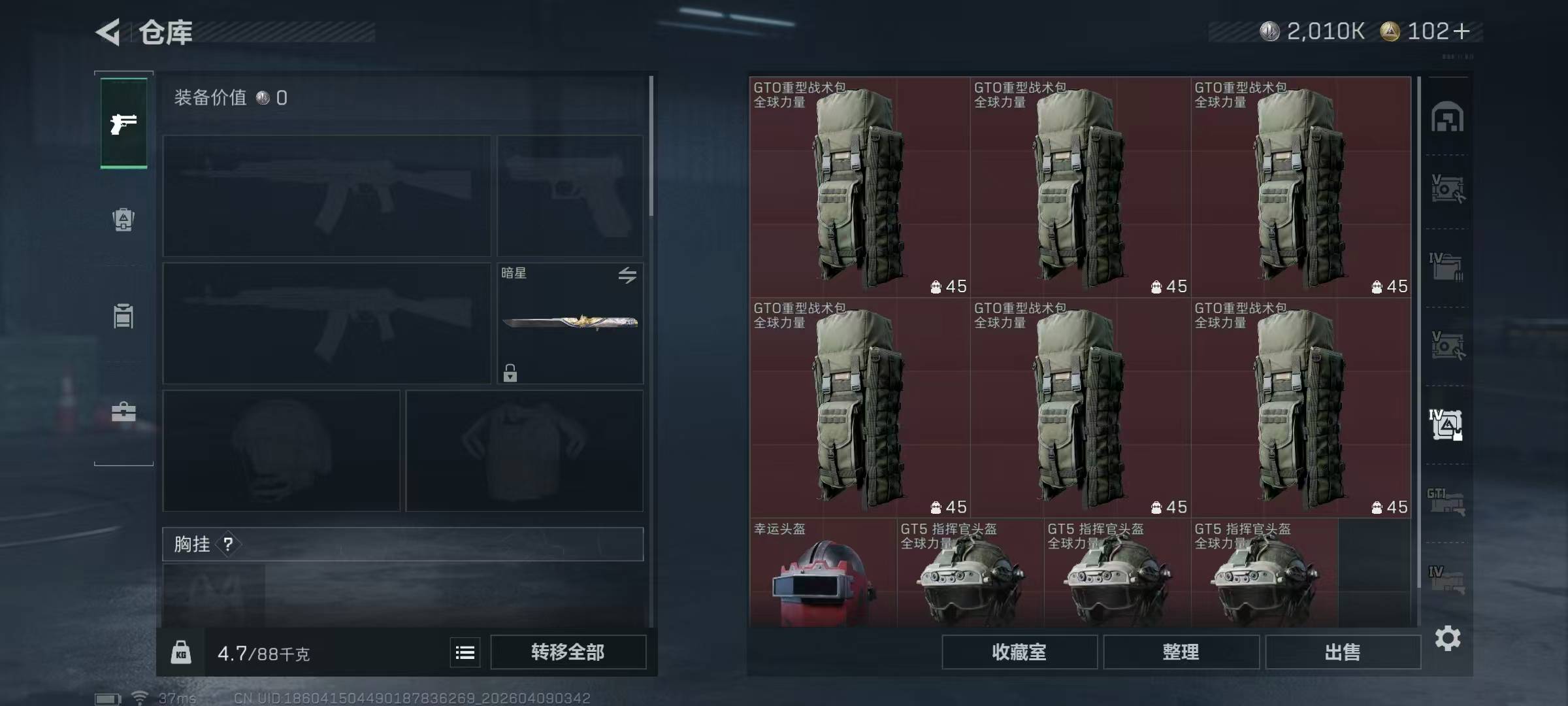Open the house-shaped stash tab
The height and width of the screenshot is (706, 1568).
tap(1447, 118)
